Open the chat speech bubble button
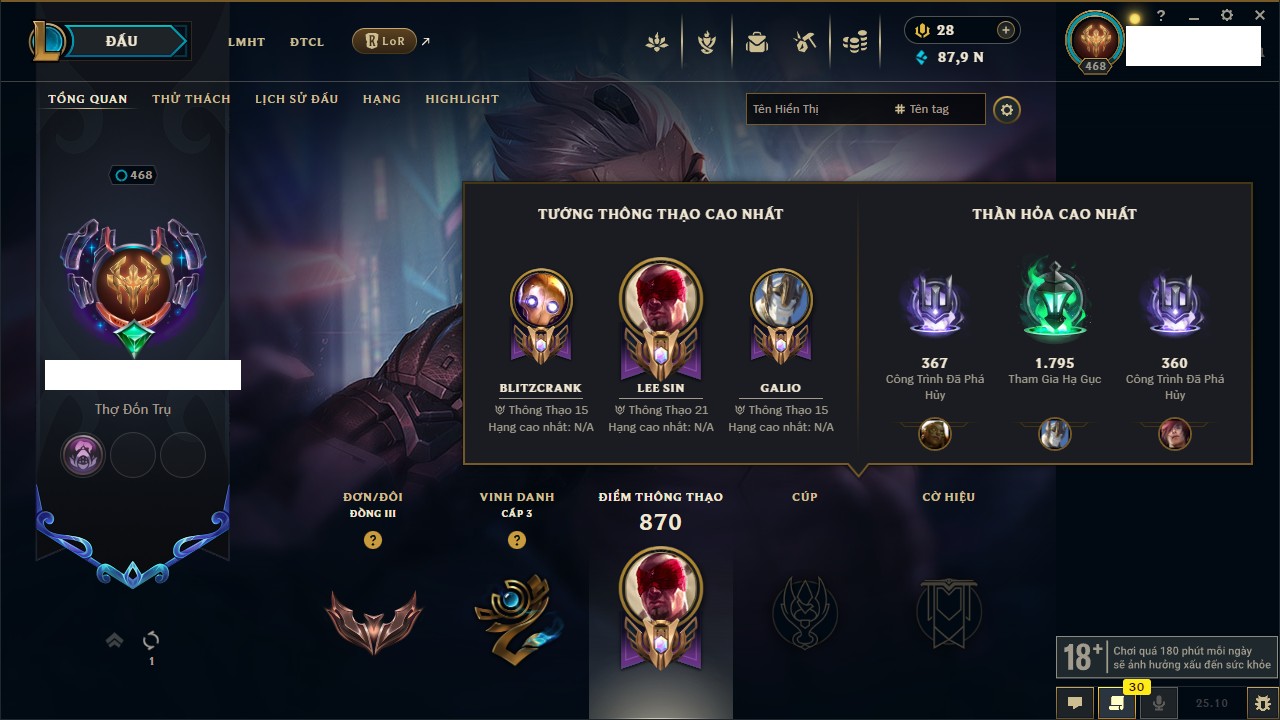1280x720 pixels. tap(1075, 703)
